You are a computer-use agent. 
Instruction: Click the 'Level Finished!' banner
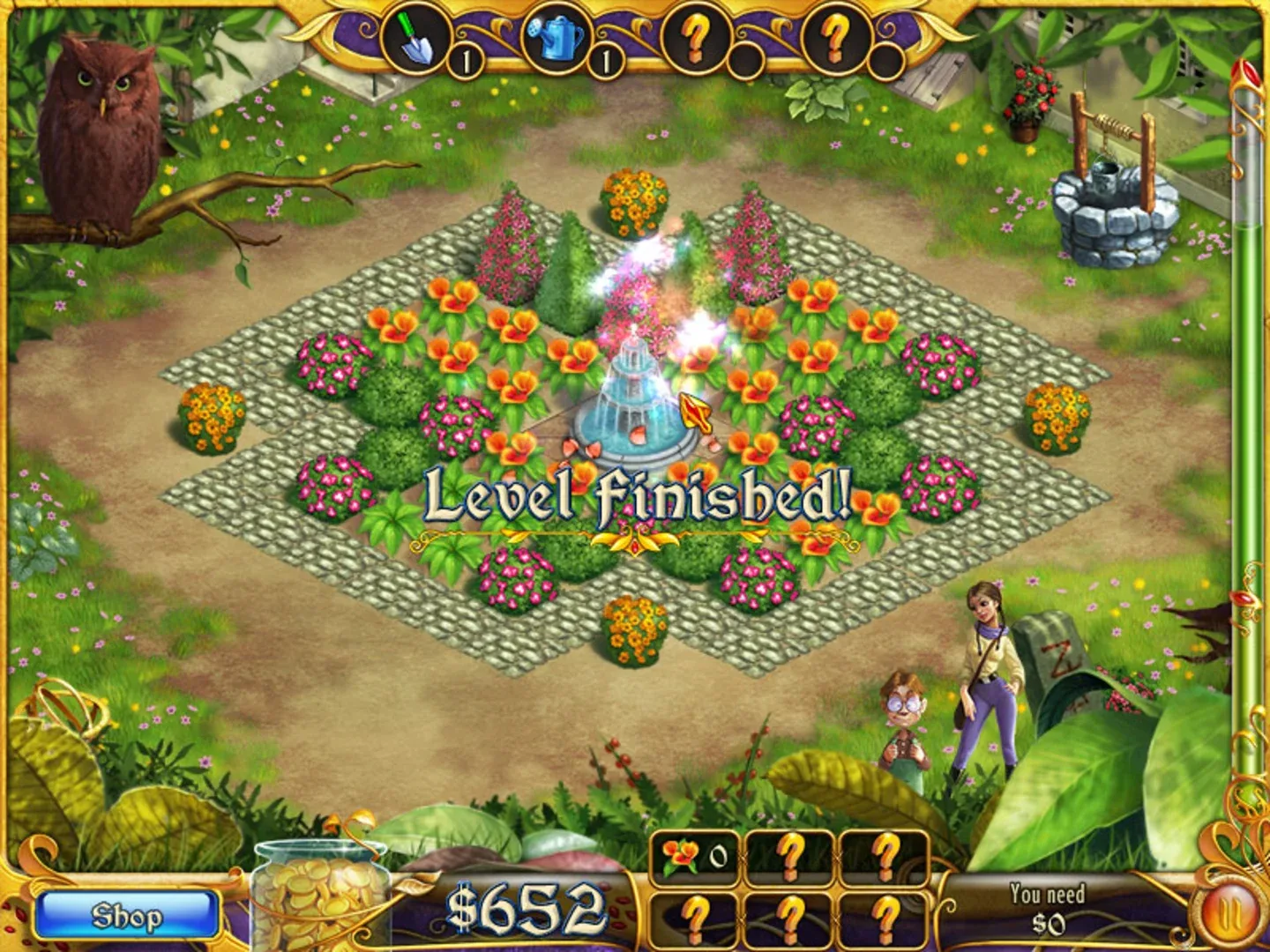click(635, 500)
